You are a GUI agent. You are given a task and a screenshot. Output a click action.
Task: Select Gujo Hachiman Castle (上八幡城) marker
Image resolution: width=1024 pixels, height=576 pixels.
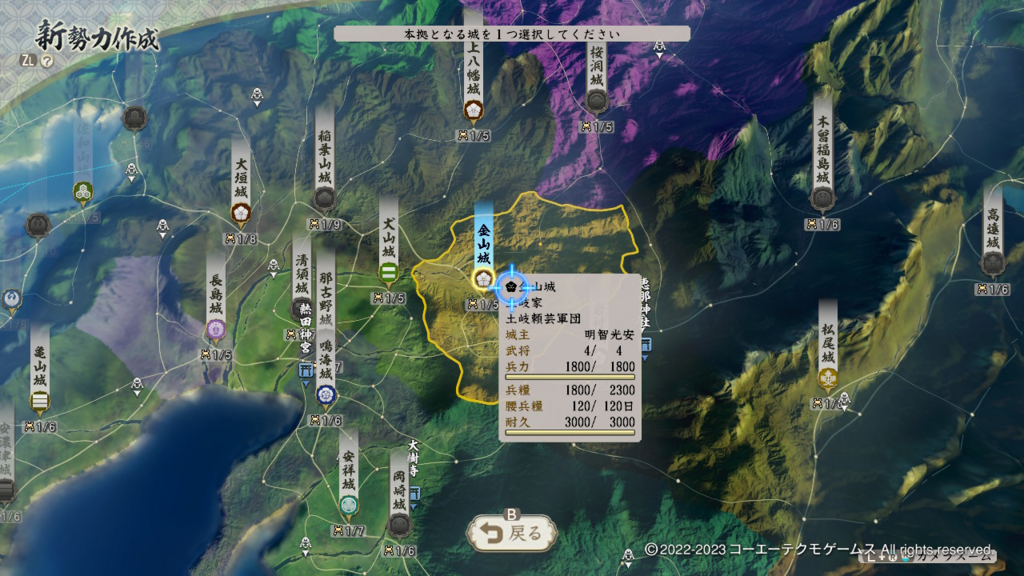tap(474, 108)
